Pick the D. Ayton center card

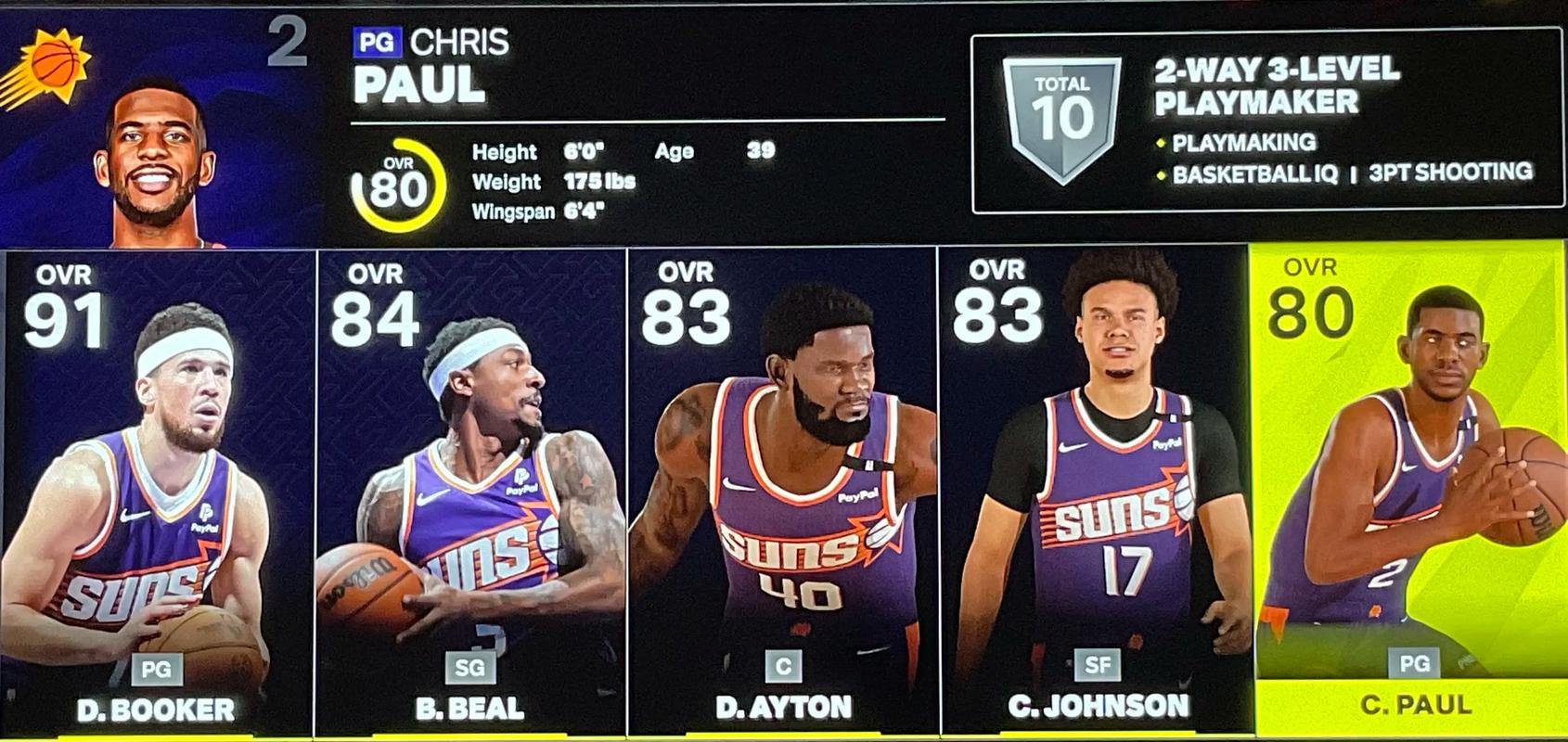tap(782, 492)
